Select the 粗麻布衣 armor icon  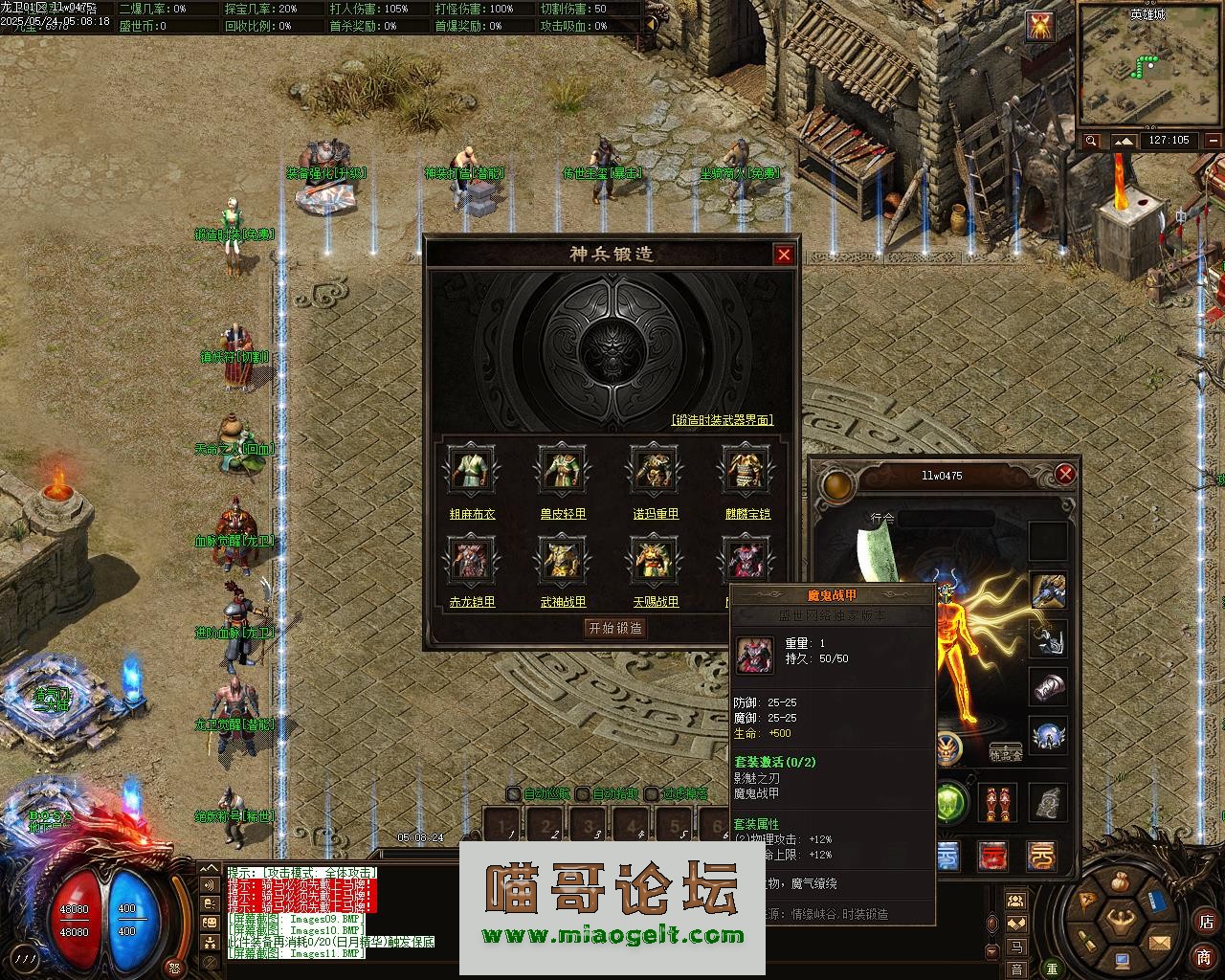coord(471,469)
